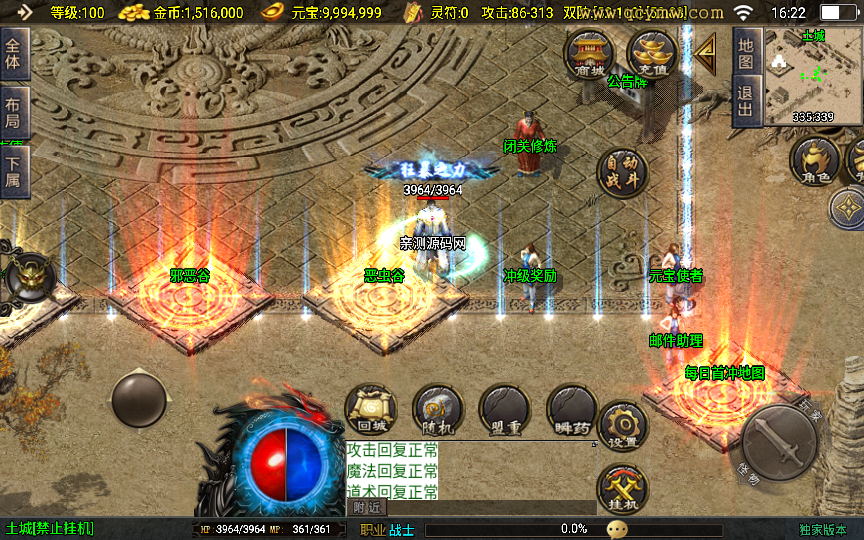This screenshot has height=540, width=864.
Task: Tap the 盟重 quick slot
Action: [x=504, y=410]
